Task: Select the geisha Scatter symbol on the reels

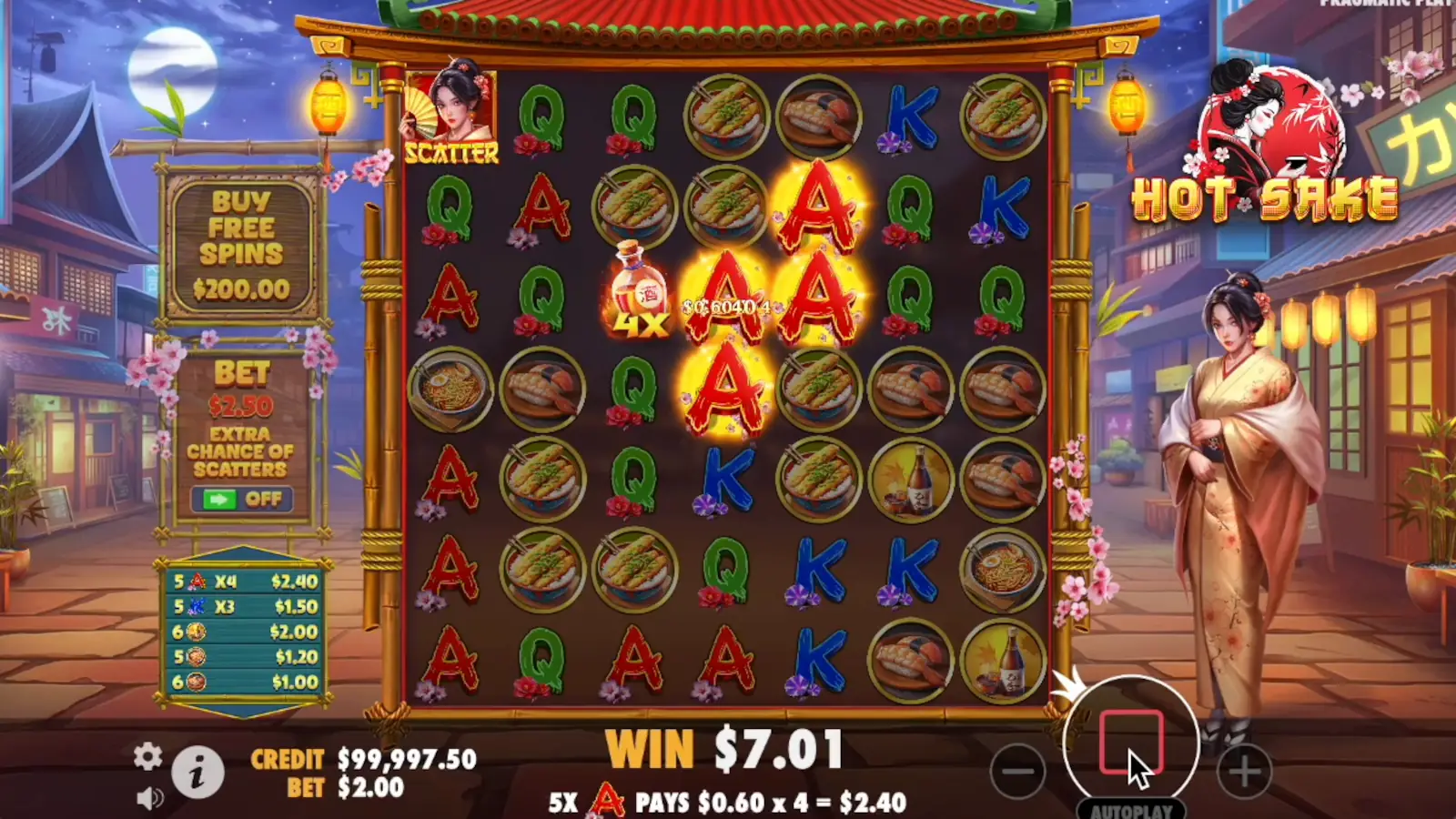Action: (450, 109)
